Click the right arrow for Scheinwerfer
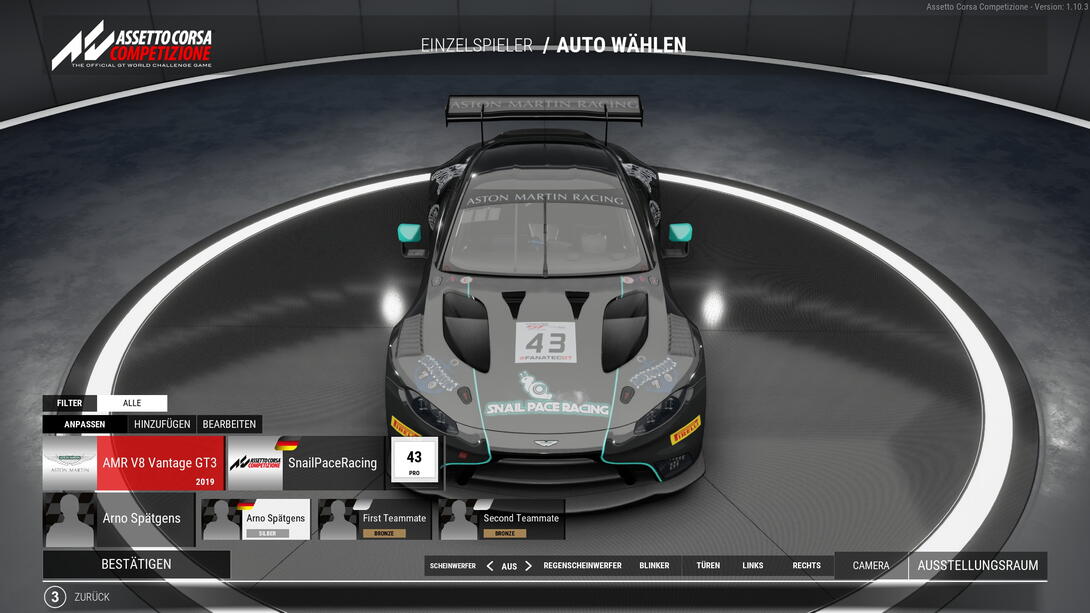Image resolution: width=1090 pixels, height=613 pixels. coord(529,566)
